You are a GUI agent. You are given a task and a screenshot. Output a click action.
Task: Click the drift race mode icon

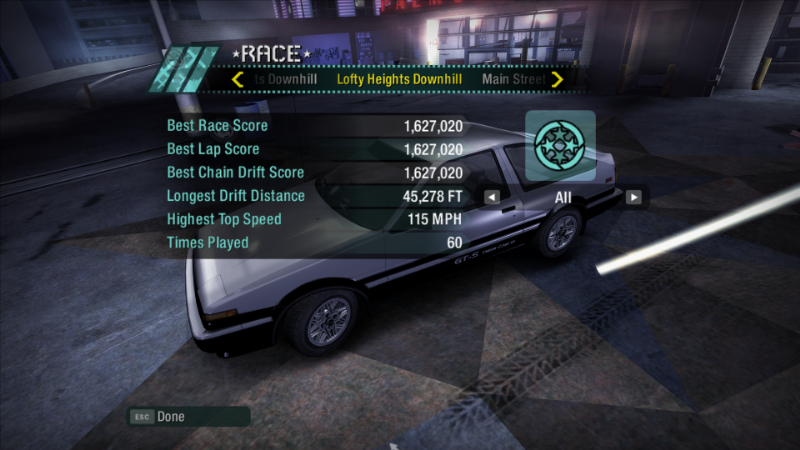click(x=561, y=146)
